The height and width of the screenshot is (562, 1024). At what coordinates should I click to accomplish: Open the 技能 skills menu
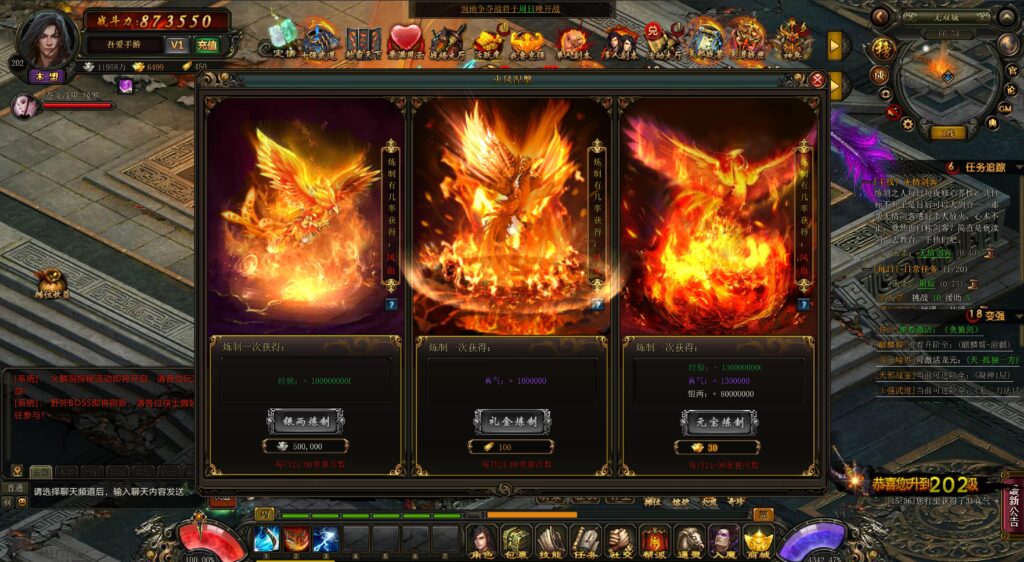click(x=551, y=540)
